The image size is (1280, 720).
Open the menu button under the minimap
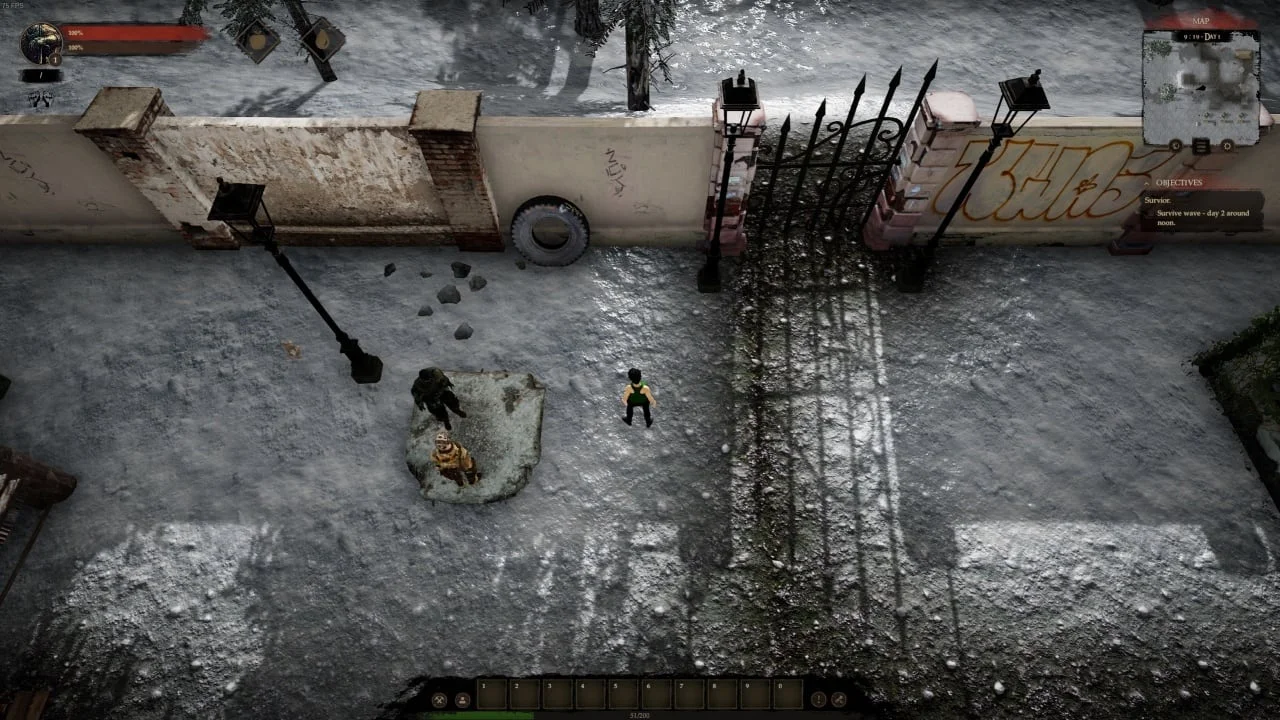click(1201, 146)
